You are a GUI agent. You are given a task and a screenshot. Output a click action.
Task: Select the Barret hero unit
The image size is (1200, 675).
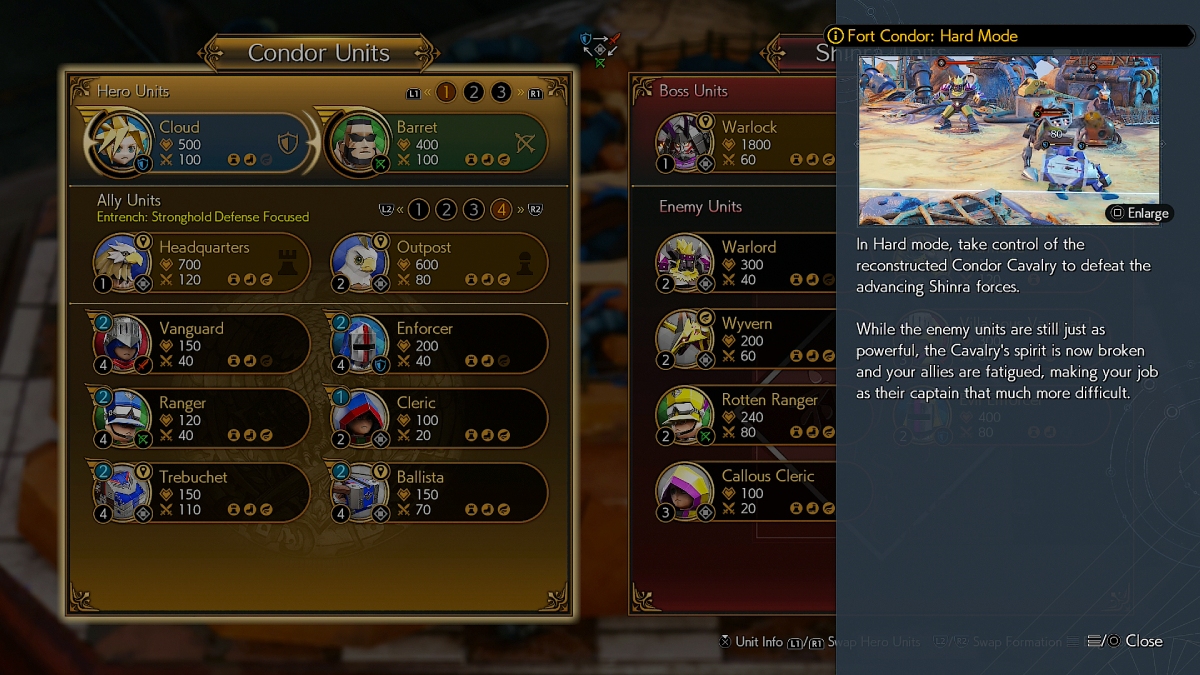tap(436, 143)
